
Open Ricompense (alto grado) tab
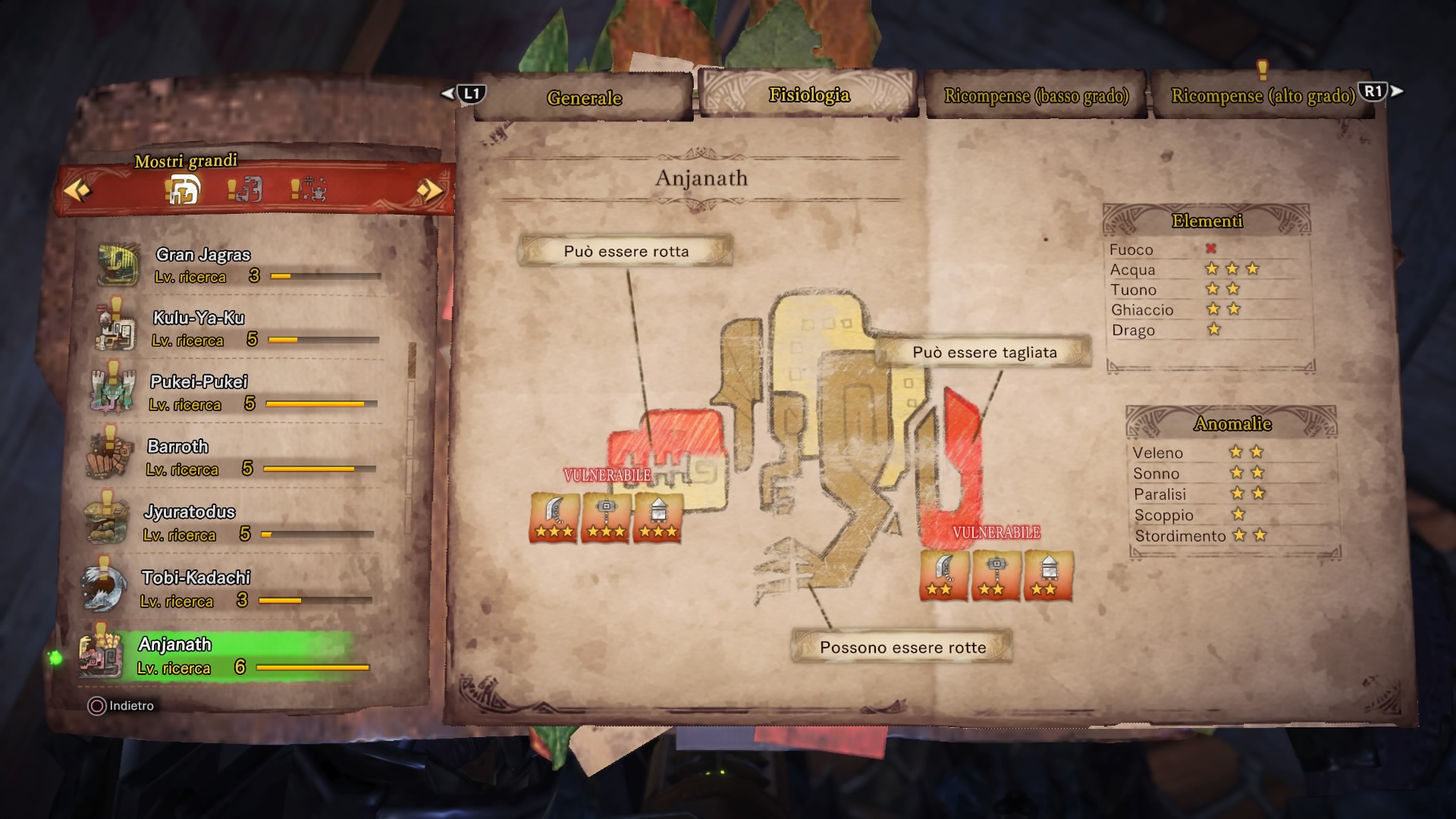1263,96
